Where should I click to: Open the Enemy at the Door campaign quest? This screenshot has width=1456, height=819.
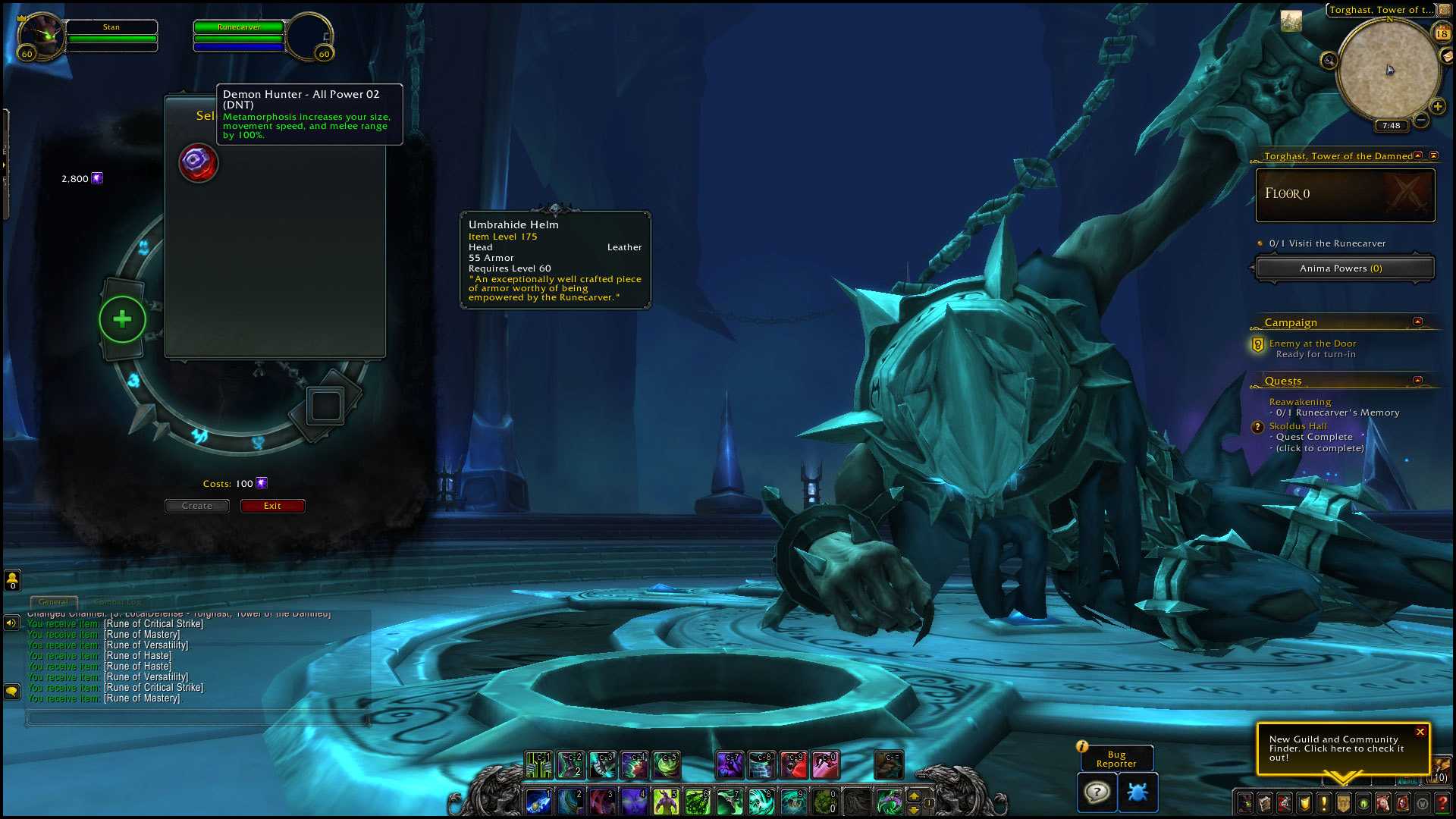(x=1312, y=344)
